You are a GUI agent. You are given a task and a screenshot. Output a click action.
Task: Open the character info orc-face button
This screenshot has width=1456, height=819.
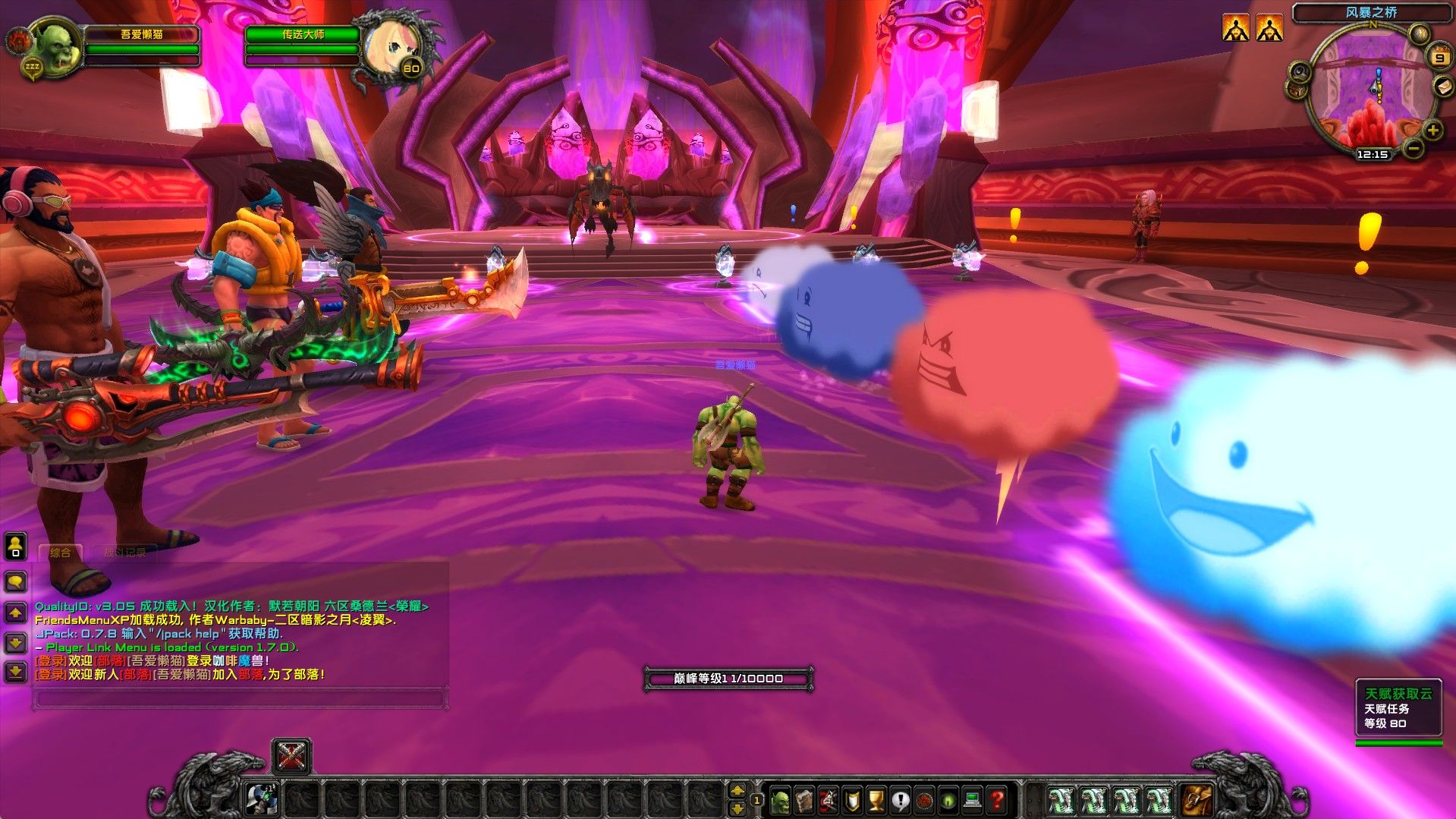click(780, 799)
